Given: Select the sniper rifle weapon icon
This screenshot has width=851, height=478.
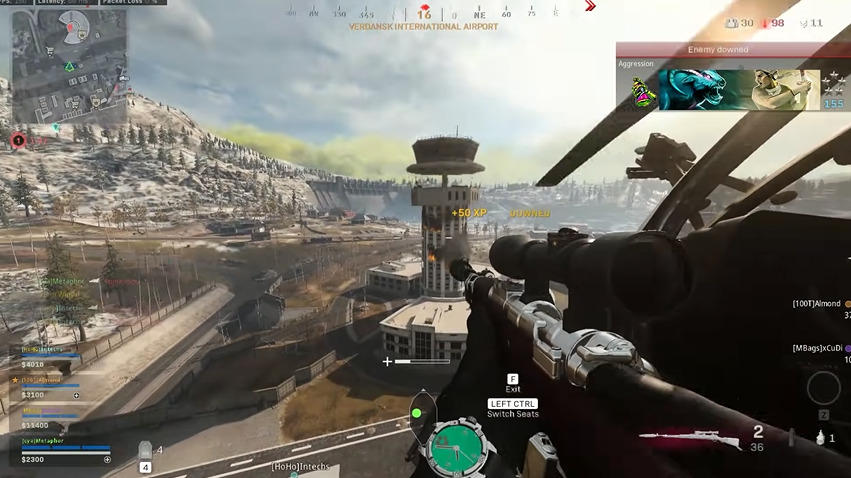Looking at the screenshot, I should tap(688, 437).
